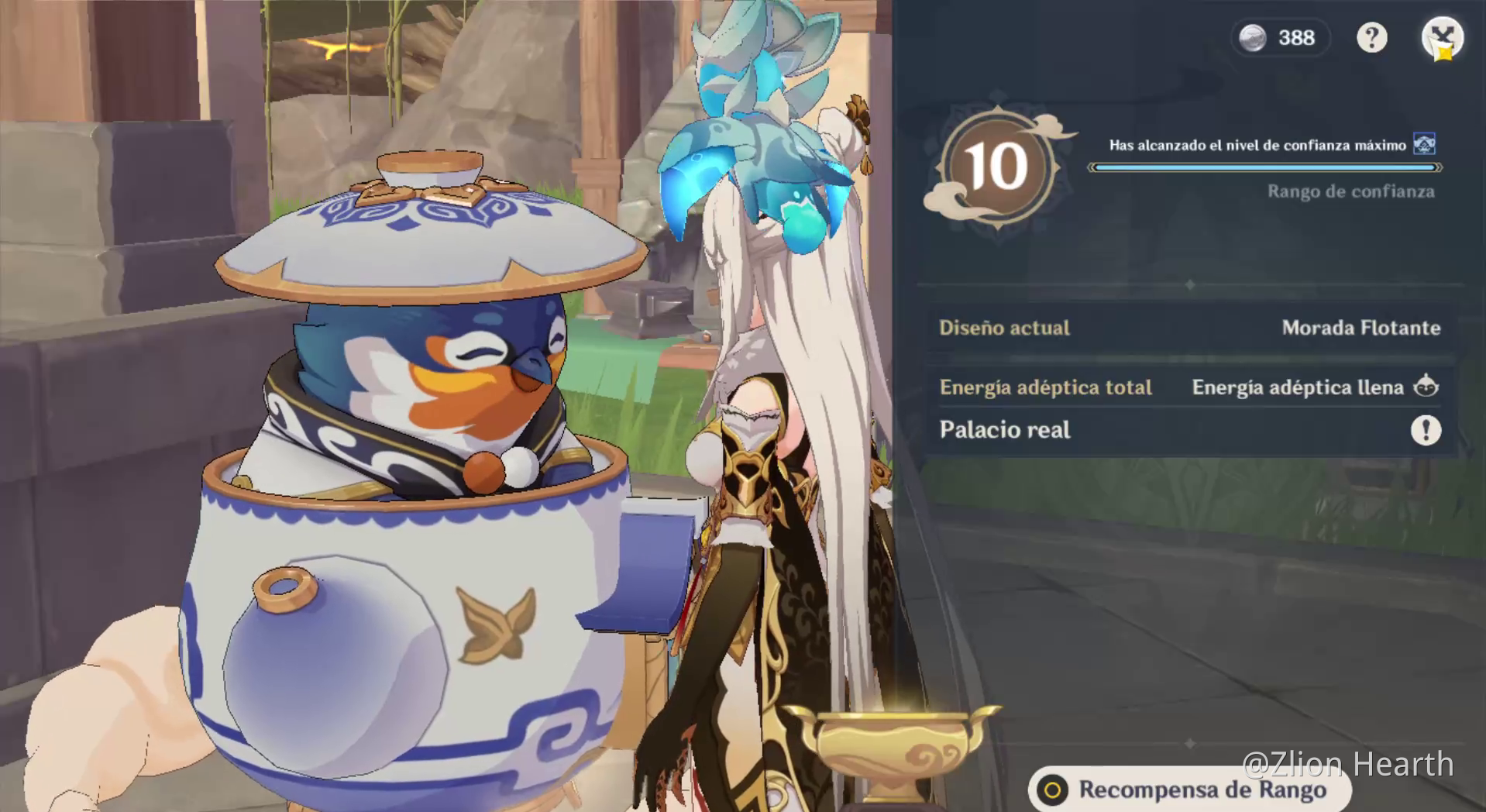The height and width of the screenshot is (812, 1486).
Task: View the Energía adéptica total row
Action: pyautogui.click(x=1189, y=387)
